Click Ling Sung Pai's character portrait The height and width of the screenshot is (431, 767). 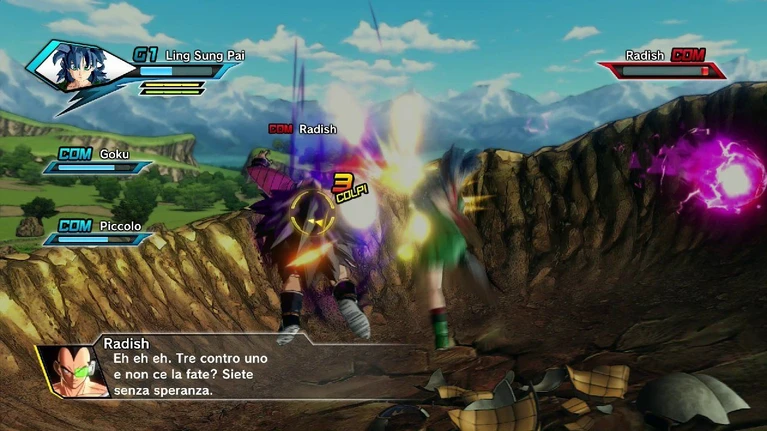(x=82, y=67)
